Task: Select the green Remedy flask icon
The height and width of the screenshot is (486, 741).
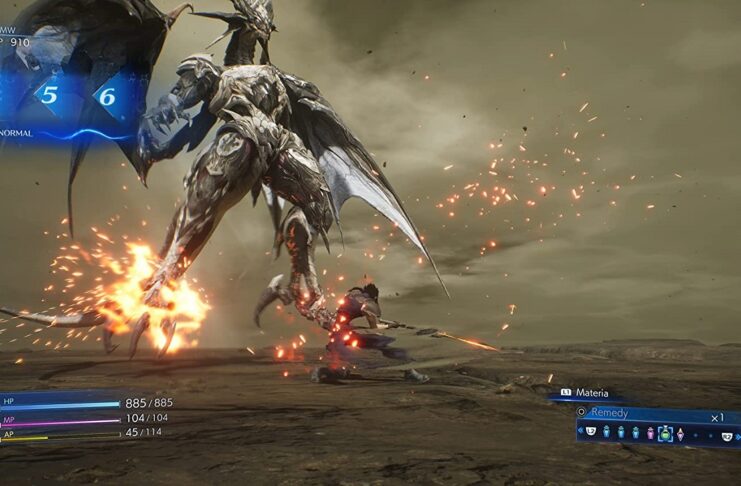Action: point(665,433)
